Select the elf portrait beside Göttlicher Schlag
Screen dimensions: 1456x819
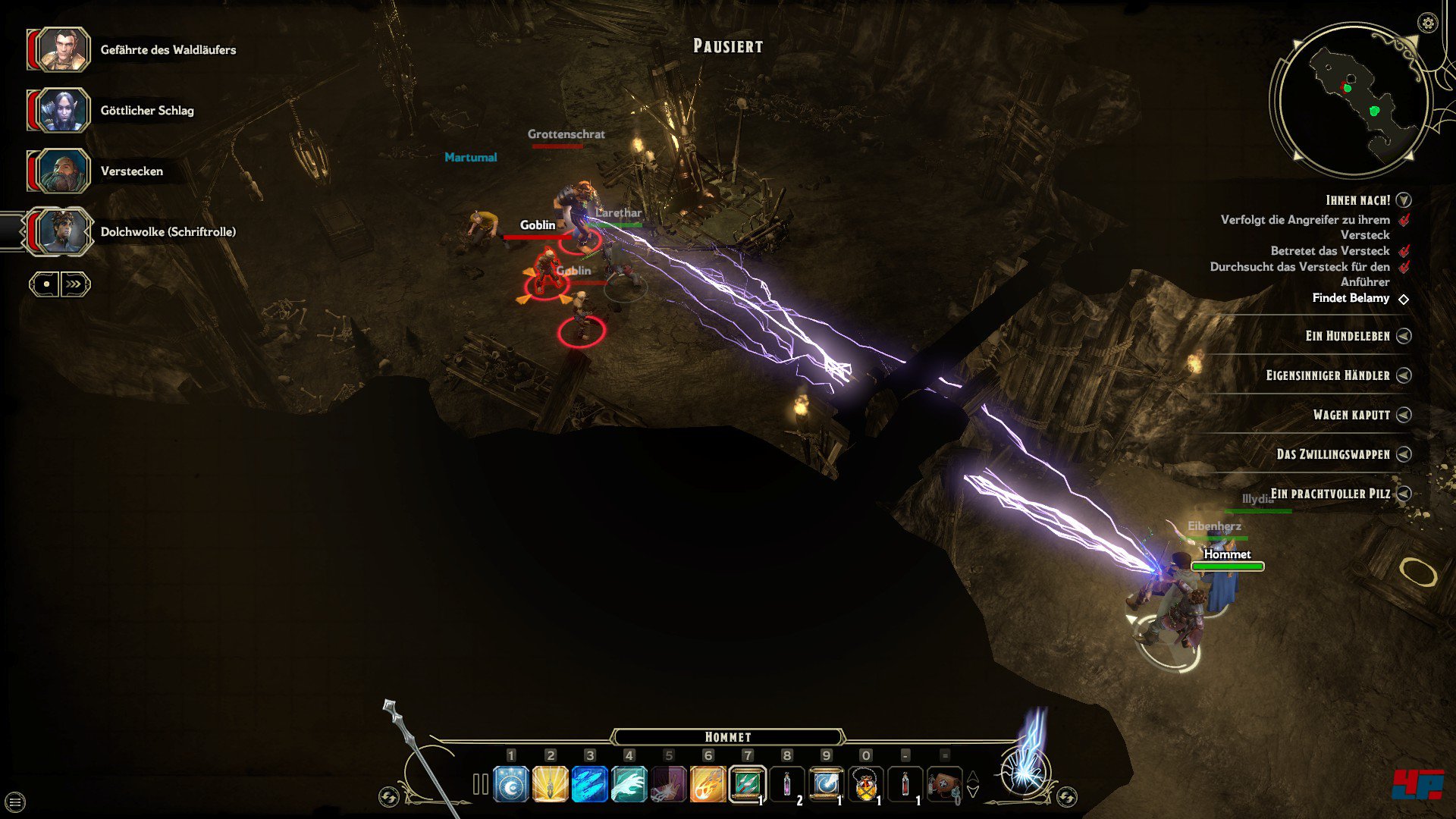[x=59, y=111]
